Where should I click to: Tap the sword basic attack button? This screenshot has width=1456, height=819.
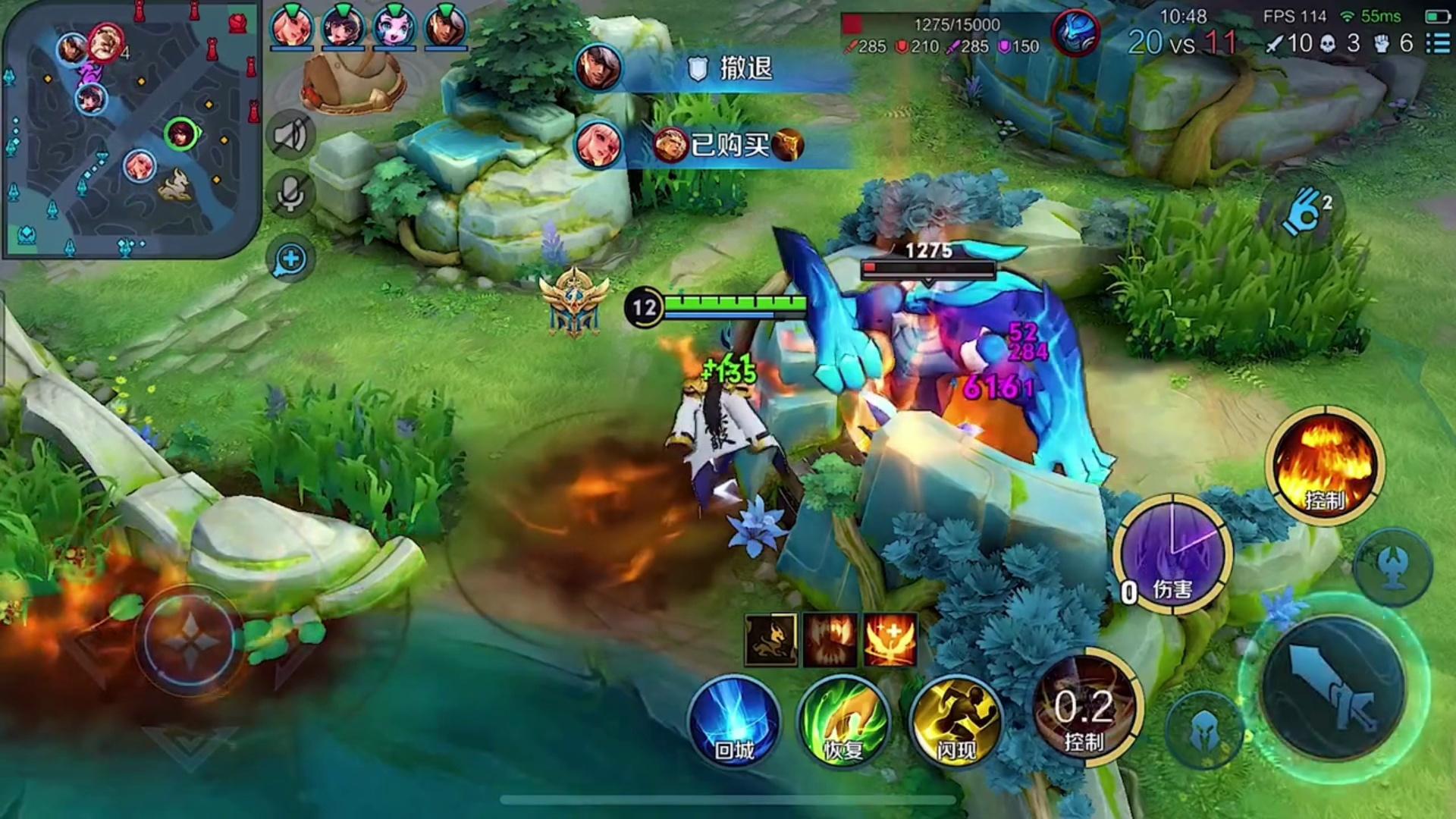(1333, 688)
